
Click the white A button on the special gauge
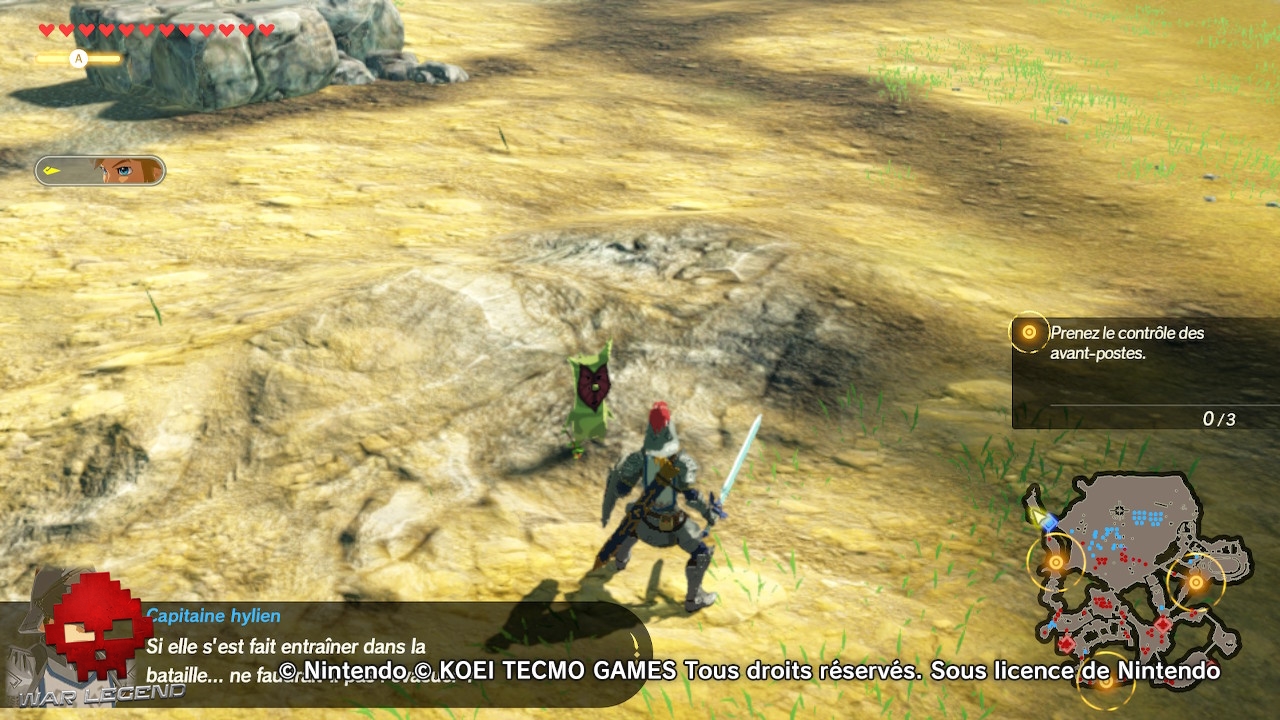pos(79,58)
